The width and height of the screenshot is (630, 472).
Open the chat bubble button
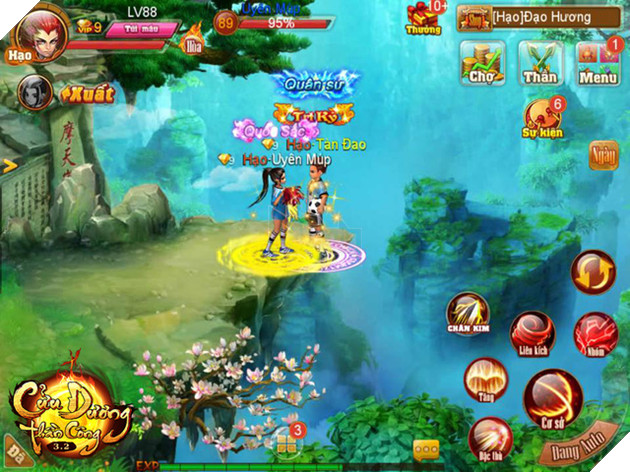(426, 449)
